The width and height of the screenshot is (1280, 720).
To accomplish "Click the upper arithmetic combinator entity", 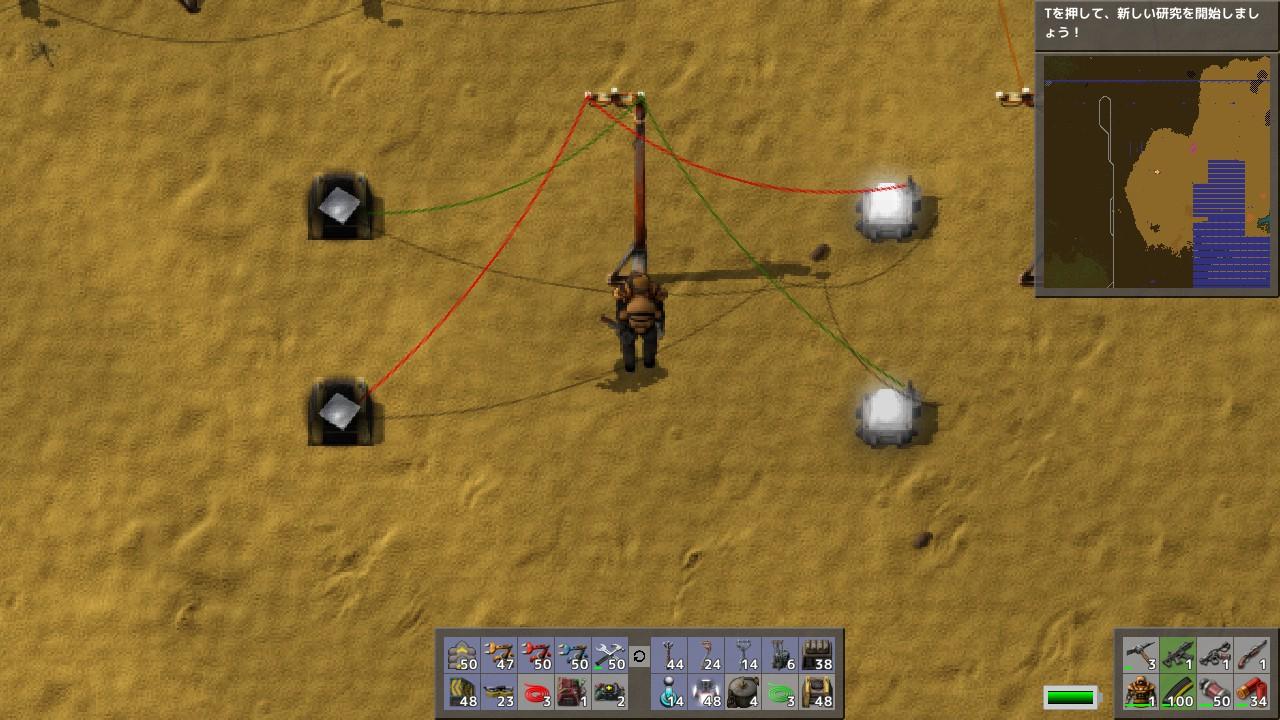I will (340, 210).
